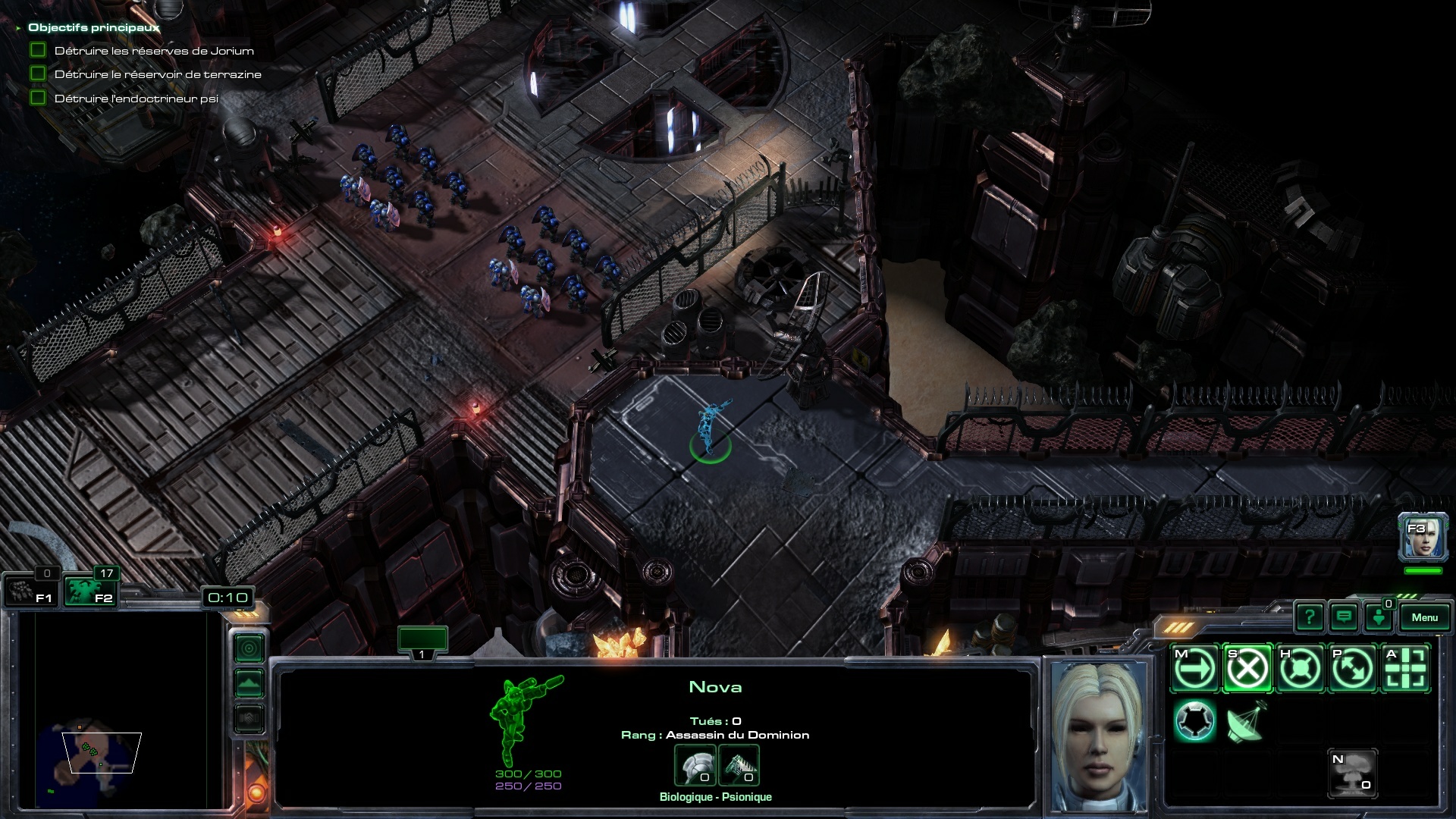This screenshot has height=819, width=1456.
Task: Choose the Attack command icon
Action: 1405,669
